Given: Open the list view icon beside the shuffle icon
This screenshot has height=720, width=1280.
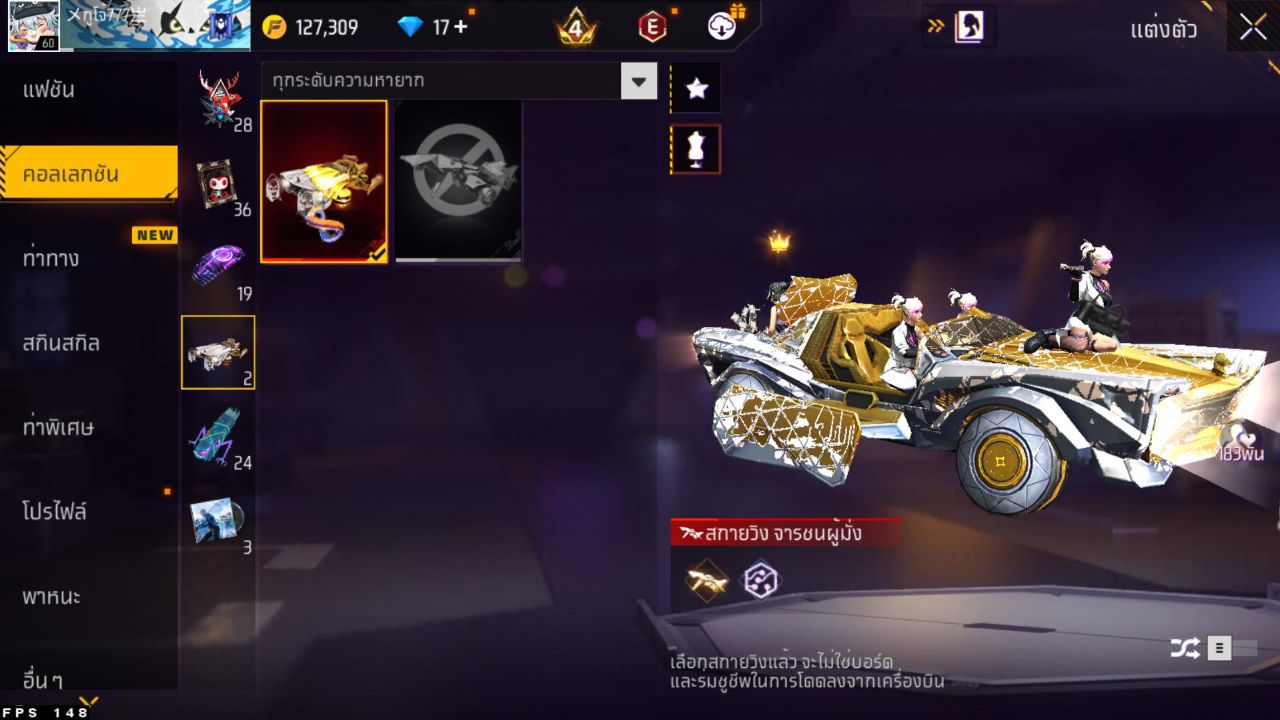Looking at the screenshot, I should pos(1221,648).
